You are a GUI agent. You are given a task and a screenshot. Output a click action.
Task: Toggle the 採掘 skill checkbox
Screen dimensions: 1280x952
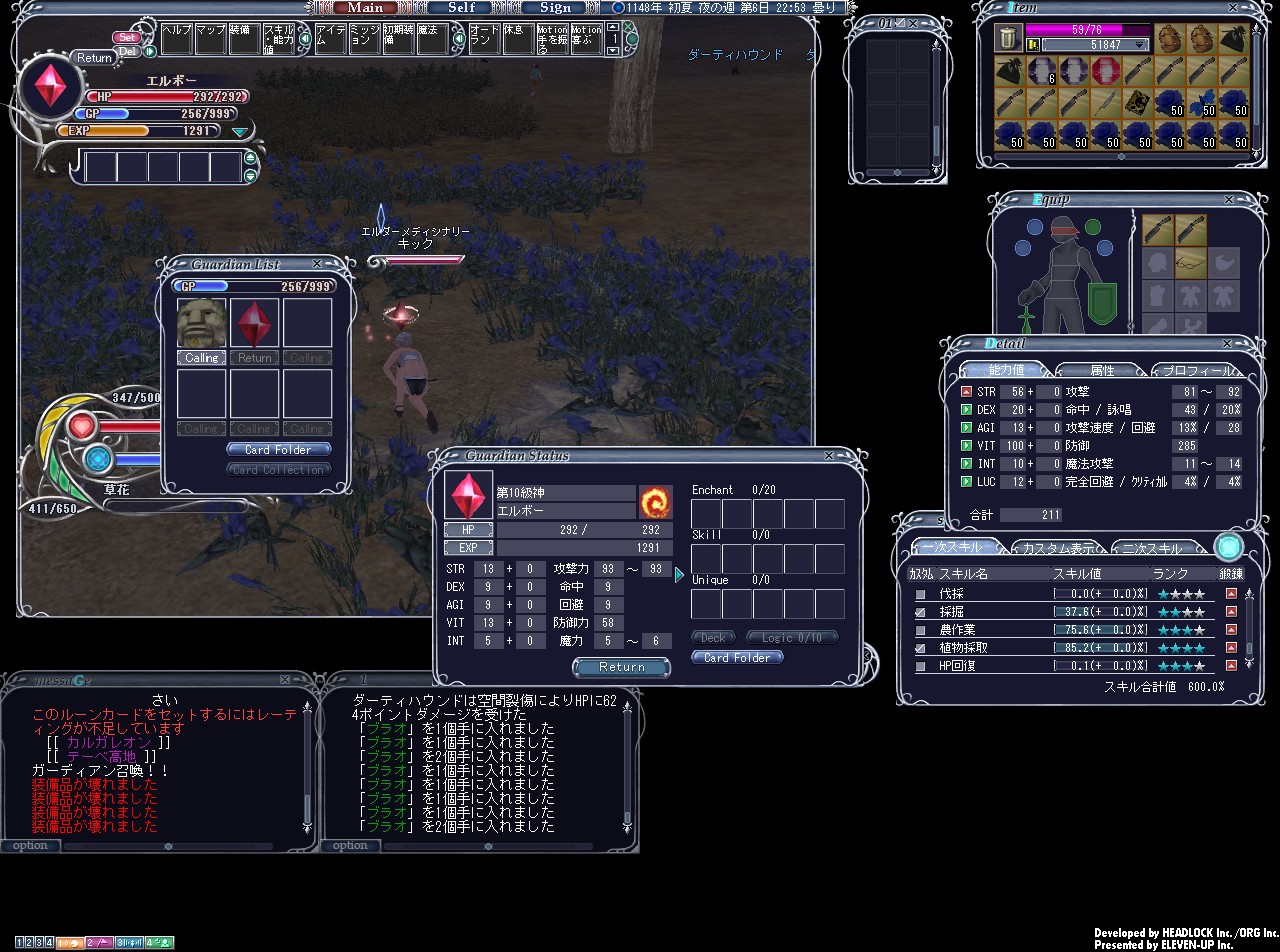point(920,612)
